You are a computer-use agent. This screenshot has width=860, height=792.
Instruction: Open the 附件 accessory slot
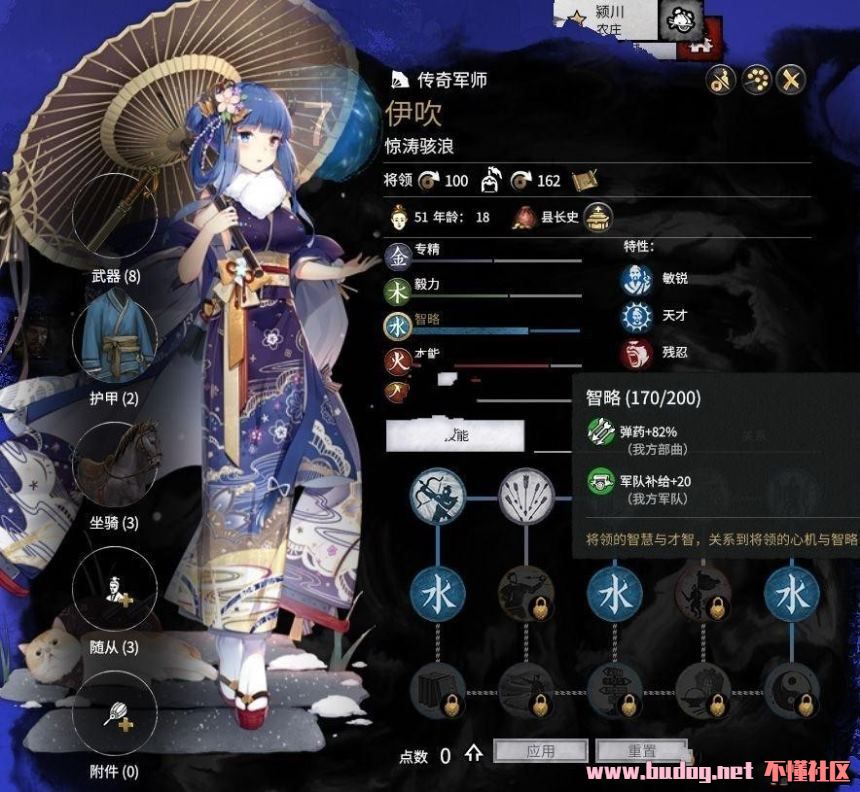(x=116, y=712)
